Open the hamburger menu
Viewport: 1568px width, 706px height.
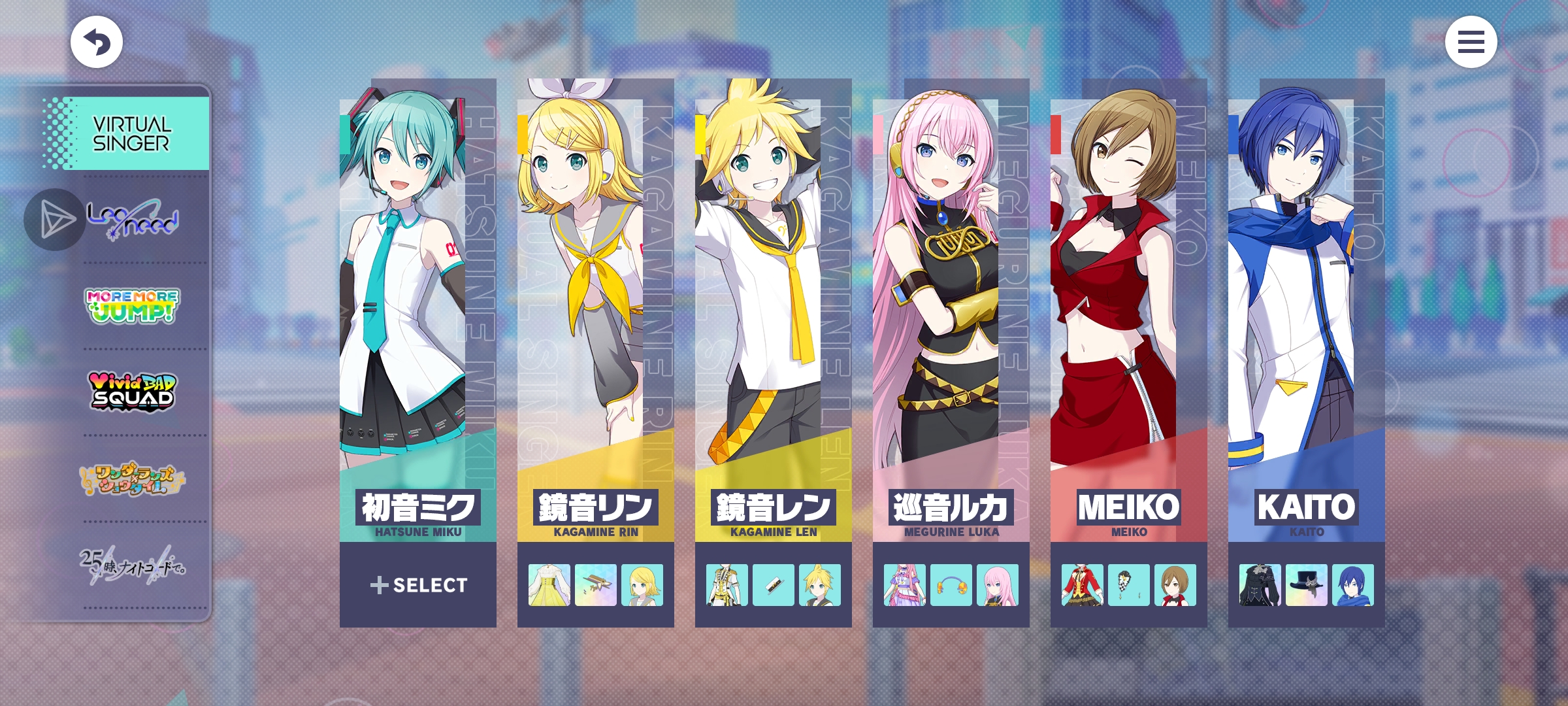[1471, 42]
